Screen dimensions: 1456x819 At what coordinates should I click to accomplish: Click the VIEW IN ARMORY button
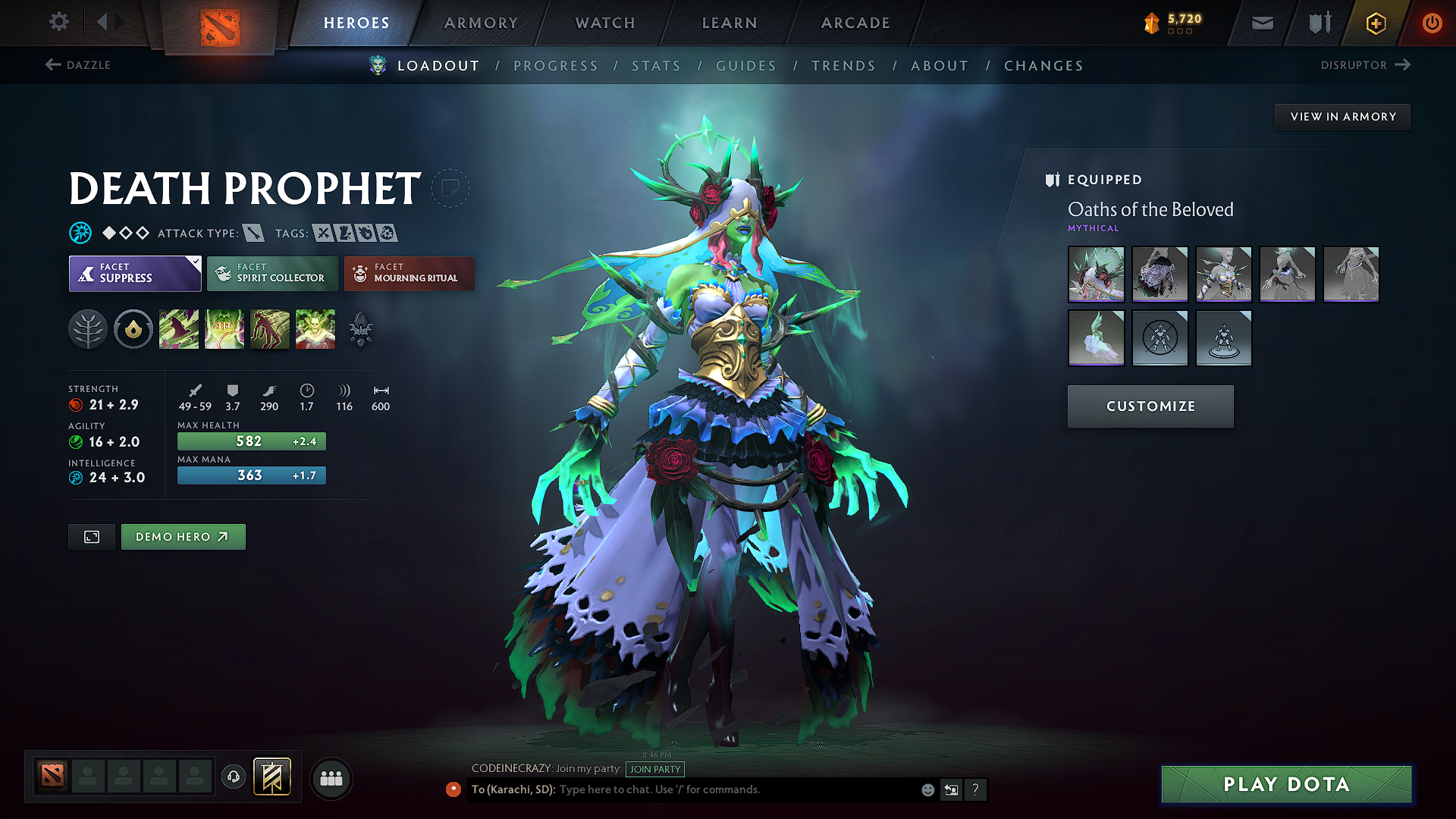[1342, 116]
